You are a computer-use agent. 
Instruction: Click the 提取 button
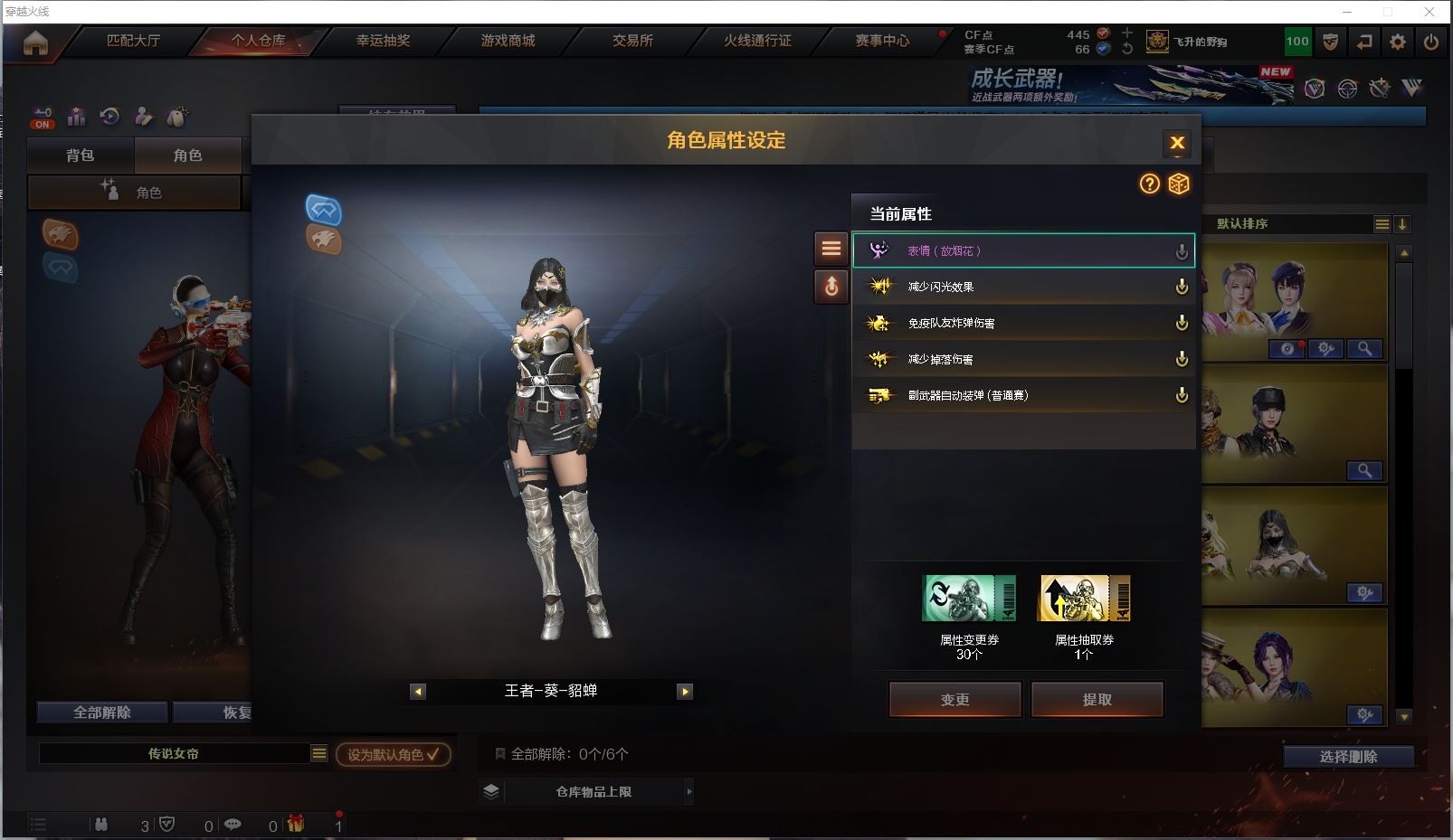(1097, 699)
